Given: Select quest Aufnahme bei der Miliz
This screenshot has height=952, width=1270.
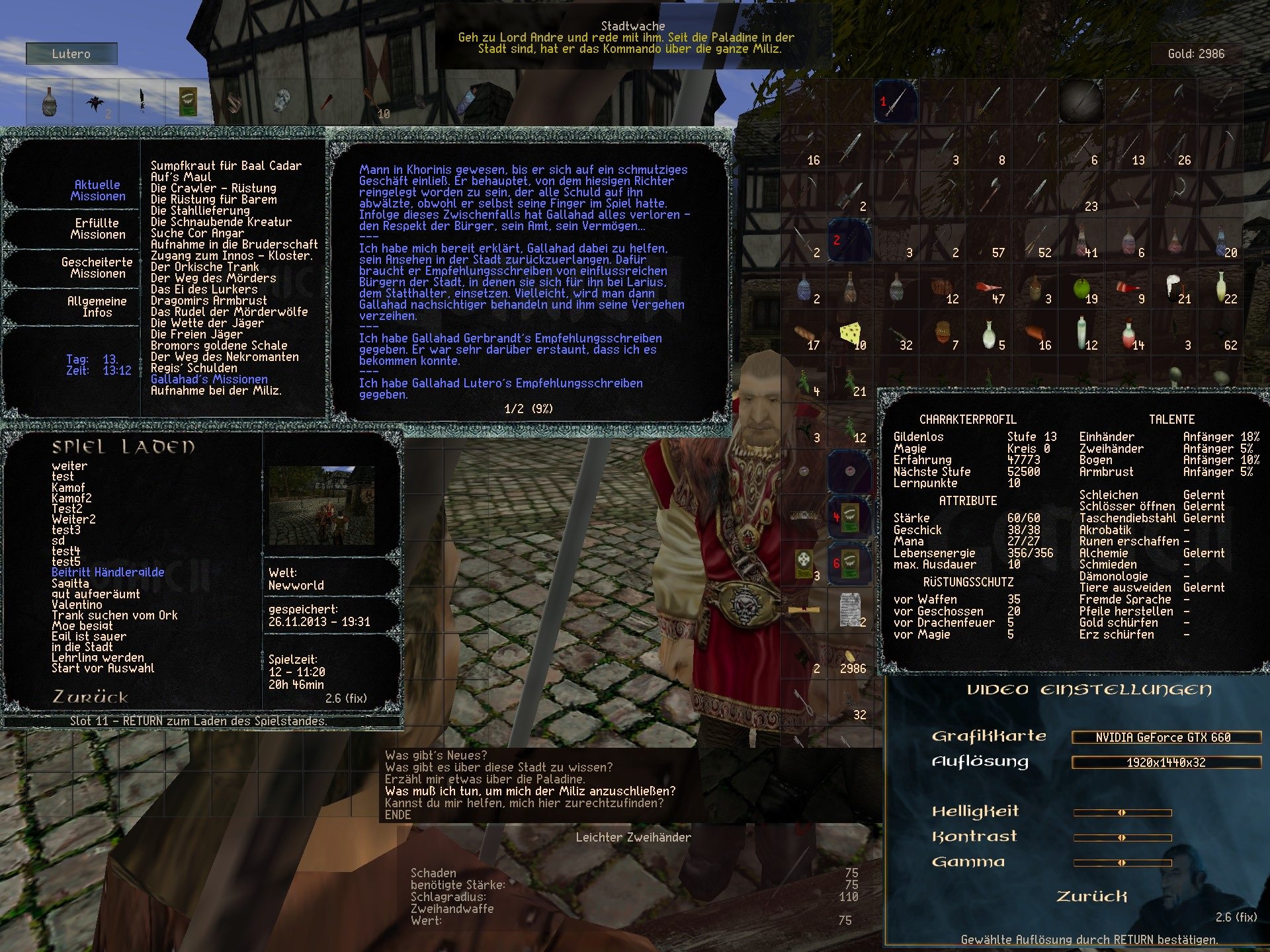Looking at the screenshot, I should [216, 391].
